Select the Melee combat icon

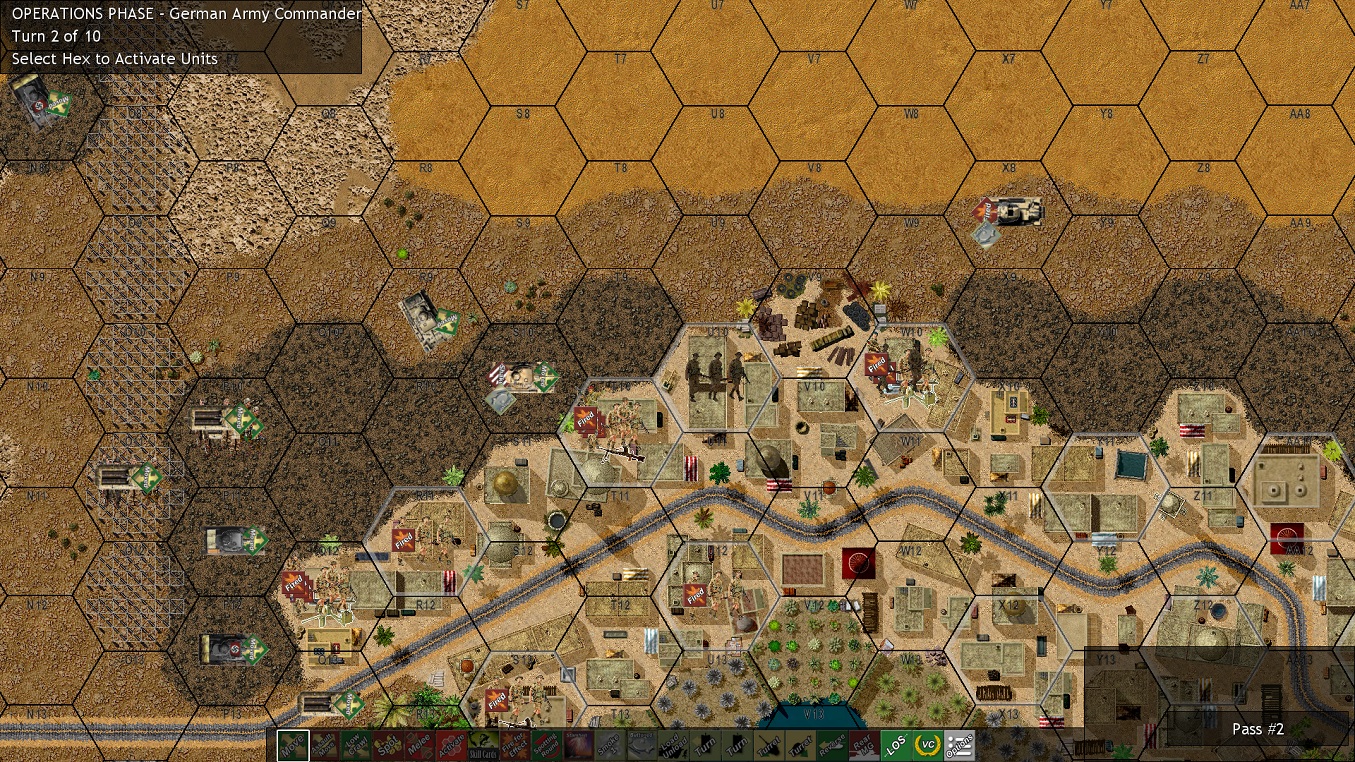[422, 745]
